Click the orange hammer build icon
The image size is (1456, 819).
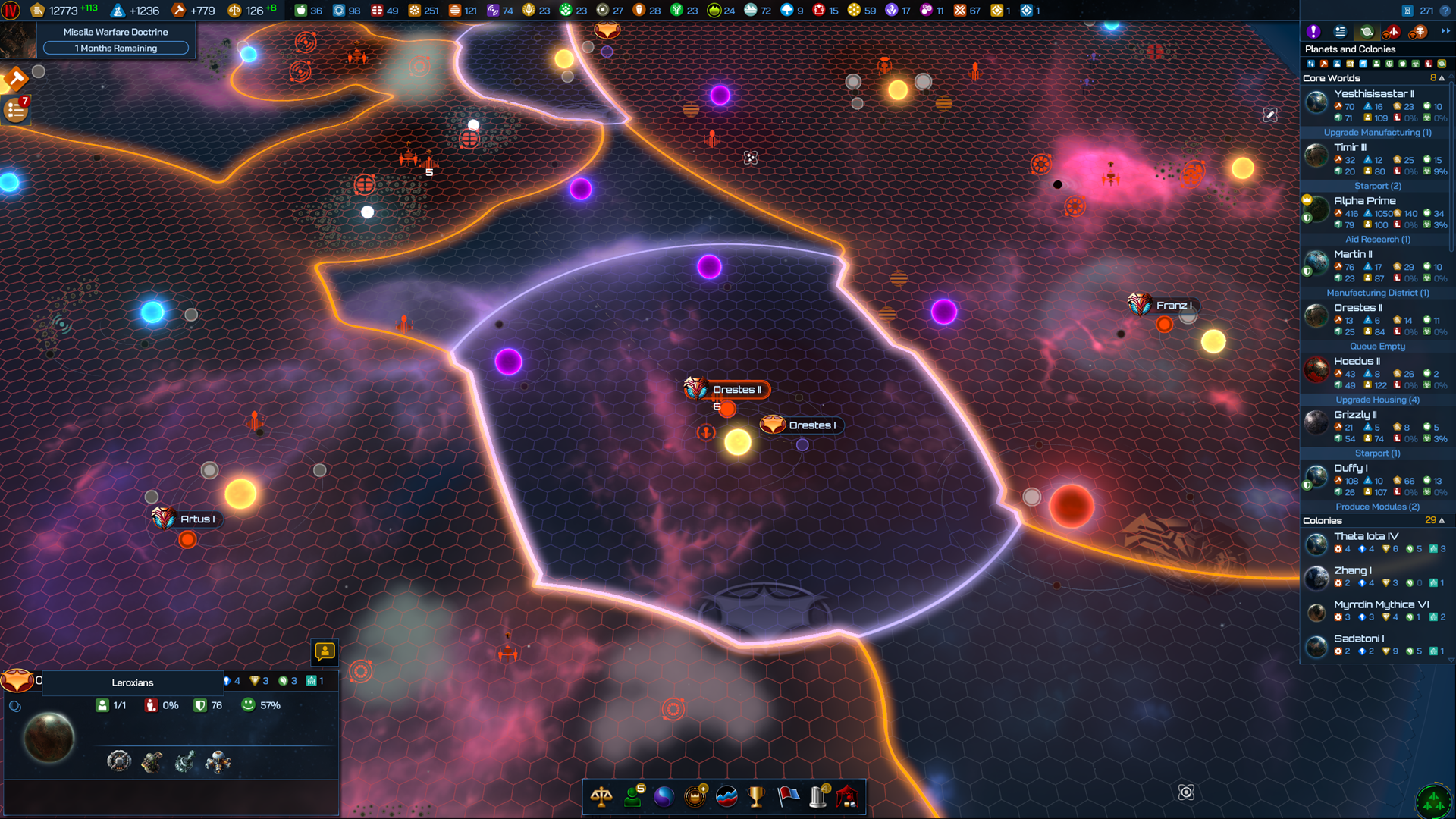(x=14, y=78)
